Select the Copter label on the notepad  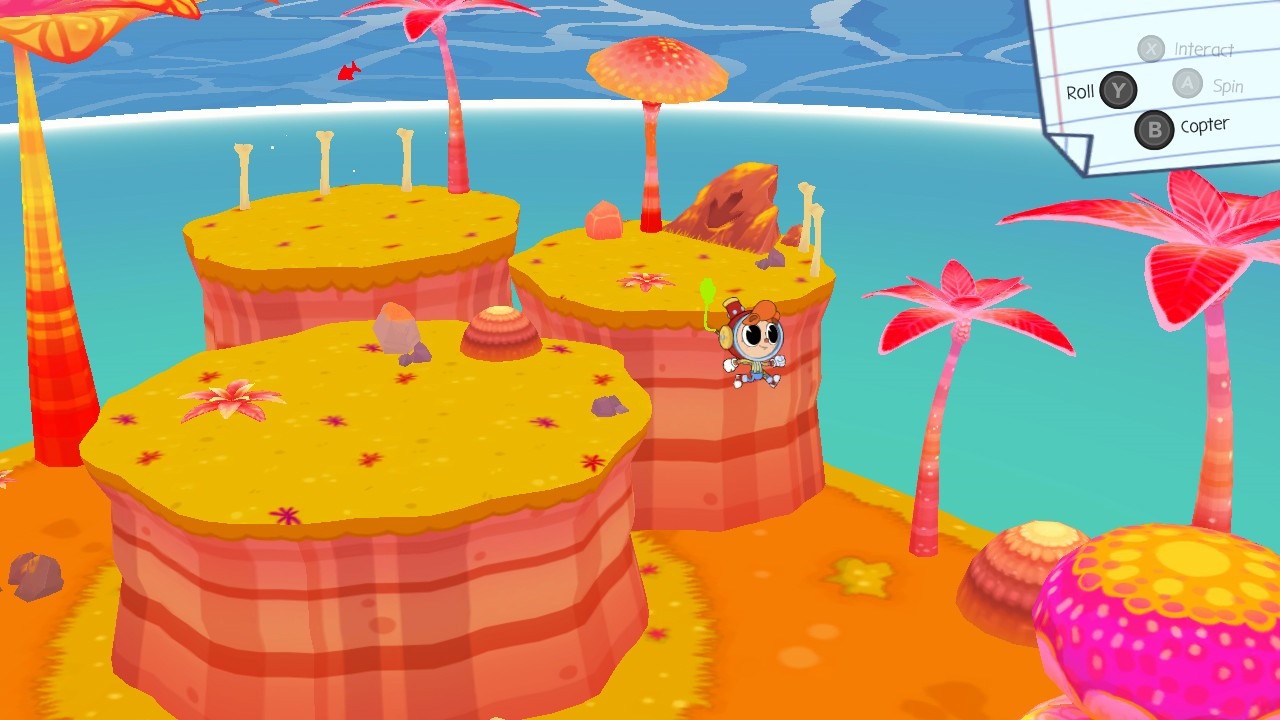click(x=1204, y=124)
